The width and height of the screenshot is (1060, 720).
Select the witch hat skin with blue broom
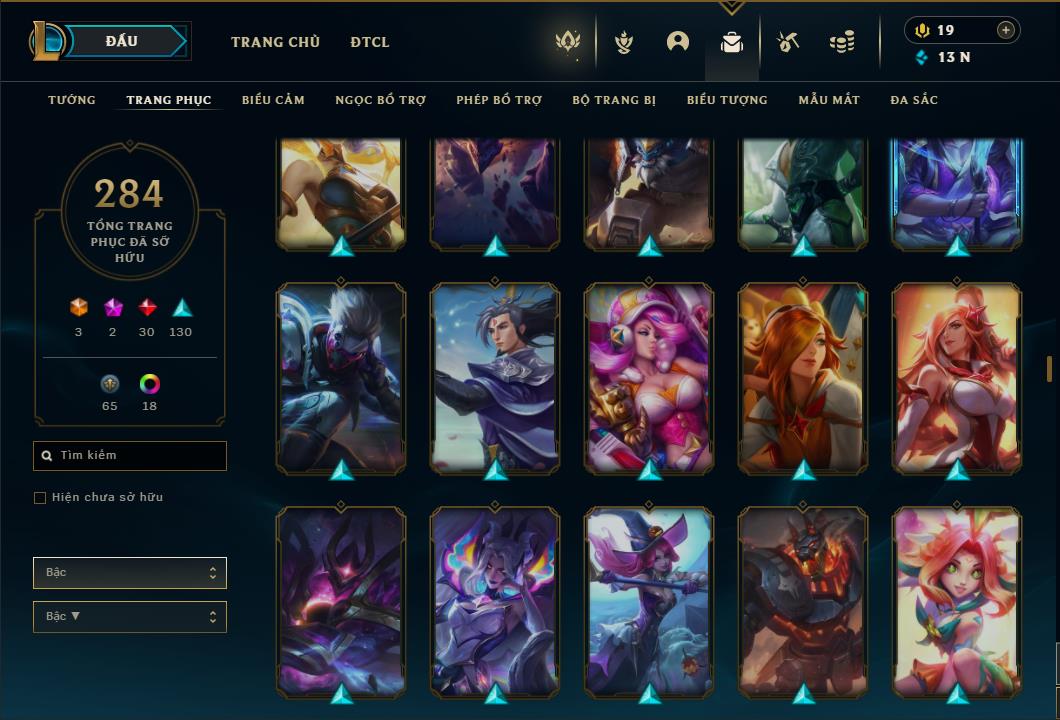click(650, 600)
